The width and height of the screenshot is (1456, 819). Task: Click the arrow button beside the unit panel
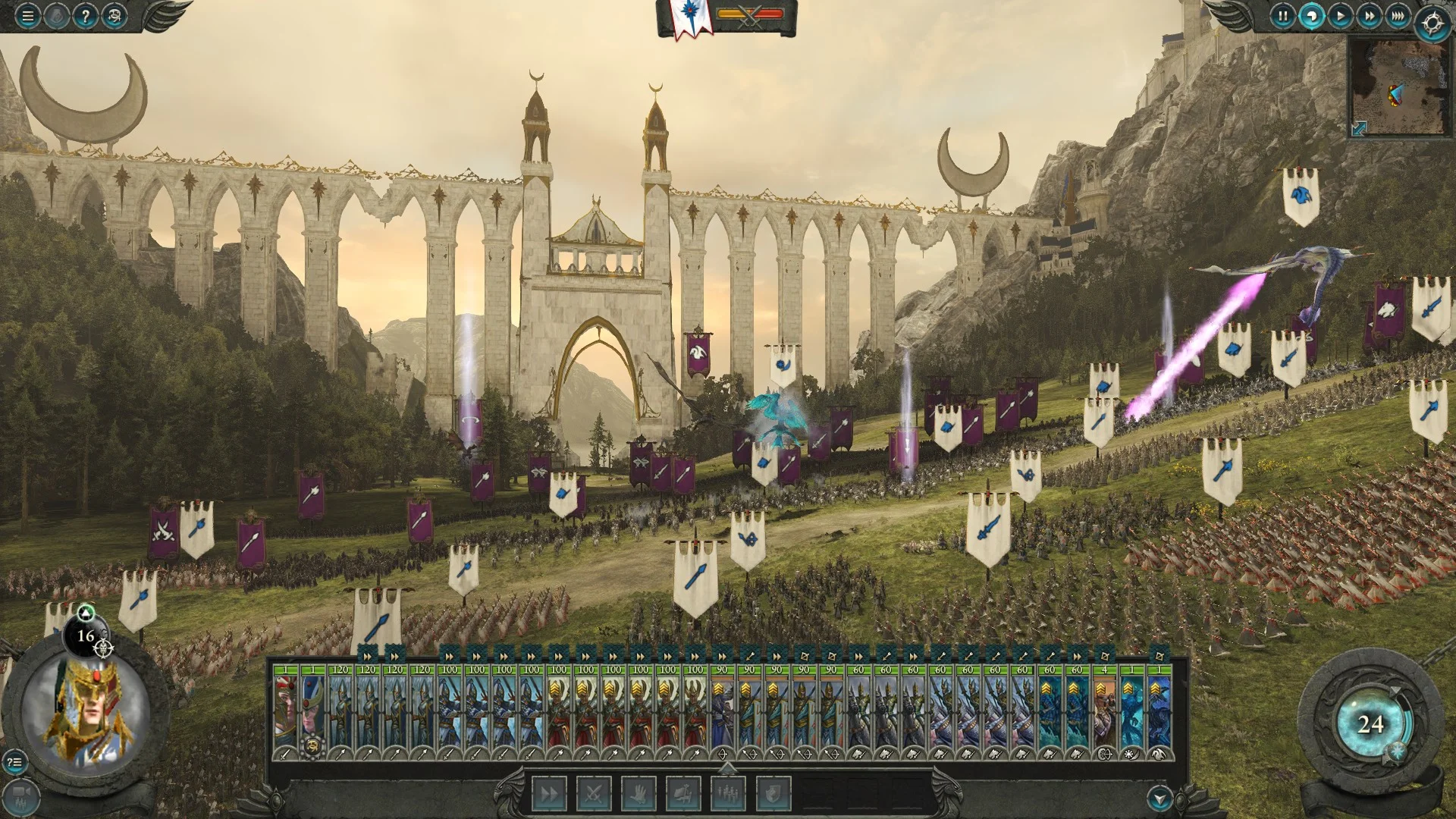(1159, 798)
